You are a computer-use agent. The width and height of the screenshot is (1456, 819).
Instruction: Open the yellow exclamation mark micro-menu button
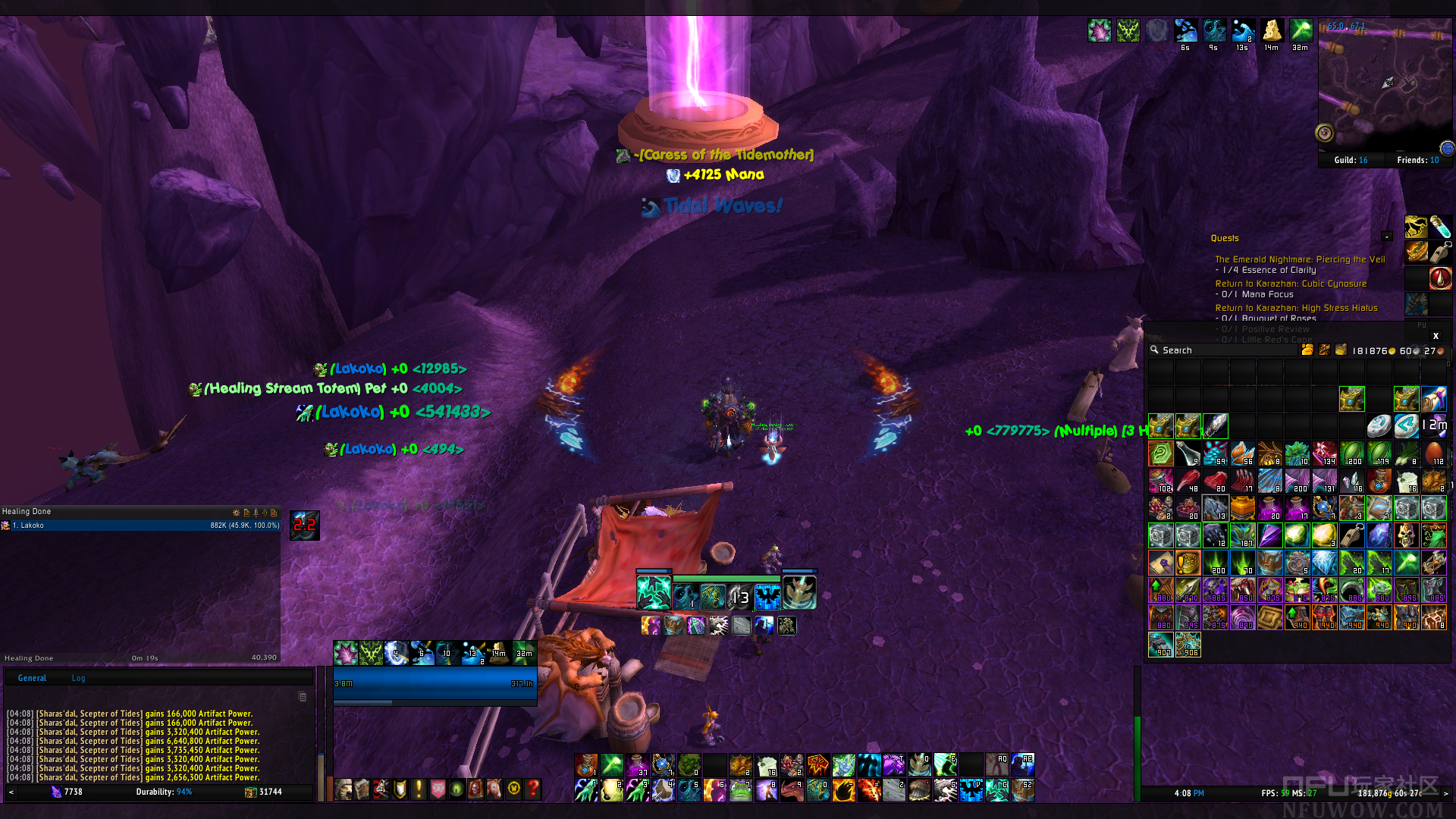click(x=419, y=789)
